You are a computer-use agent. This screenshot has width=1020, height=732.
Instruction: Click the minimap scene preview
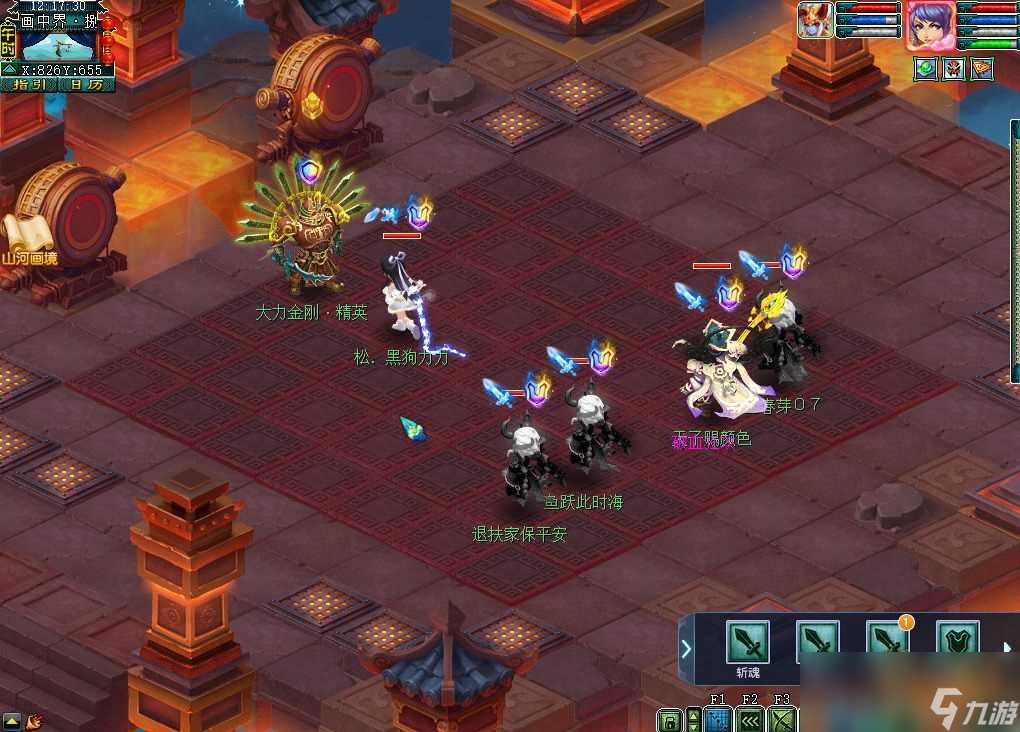pyautogui.click(x=58, y=45)
